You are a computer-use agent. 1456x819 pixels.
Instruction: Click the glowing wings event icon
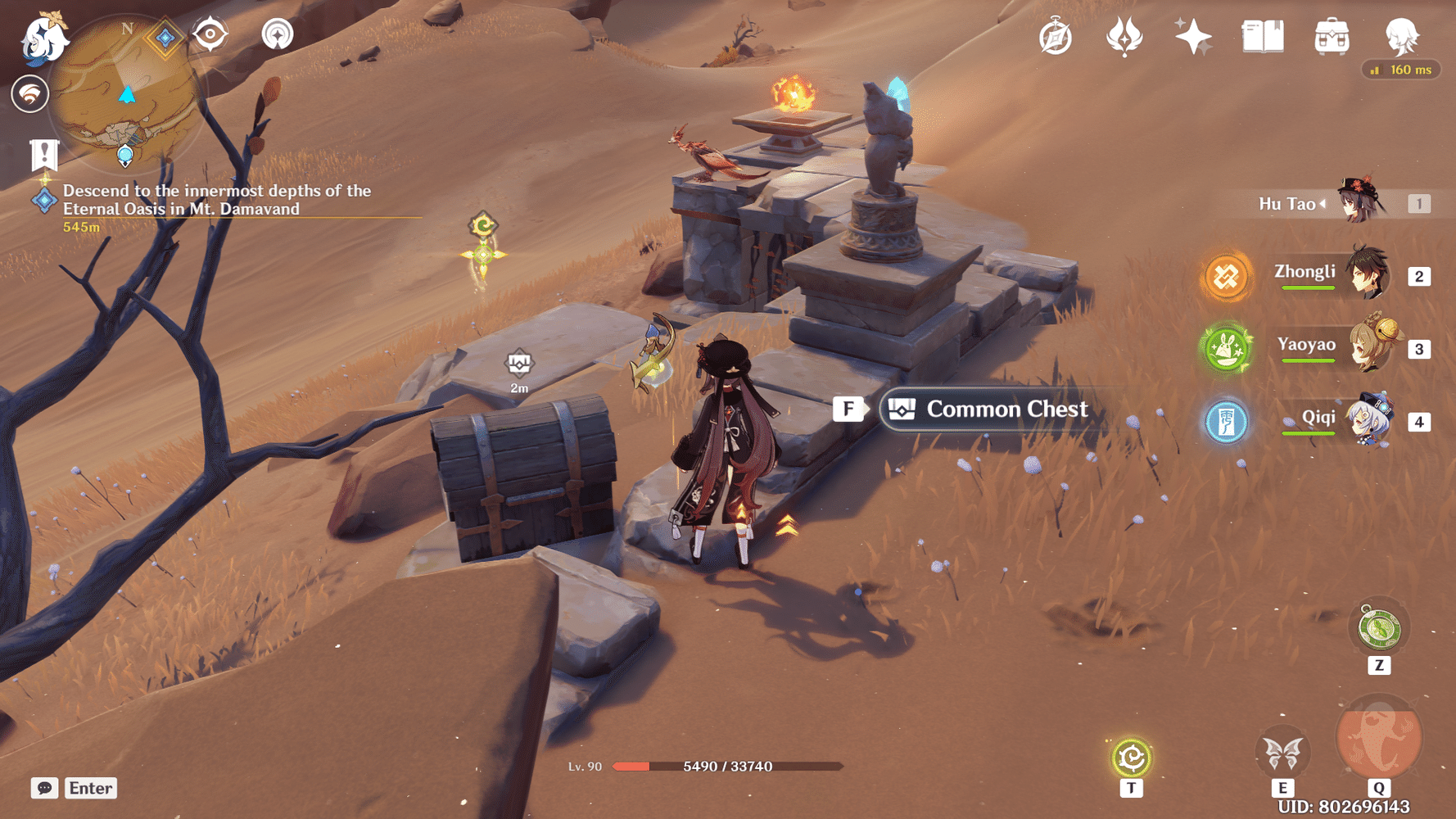pyautogui.click(x=1124, y=36)
